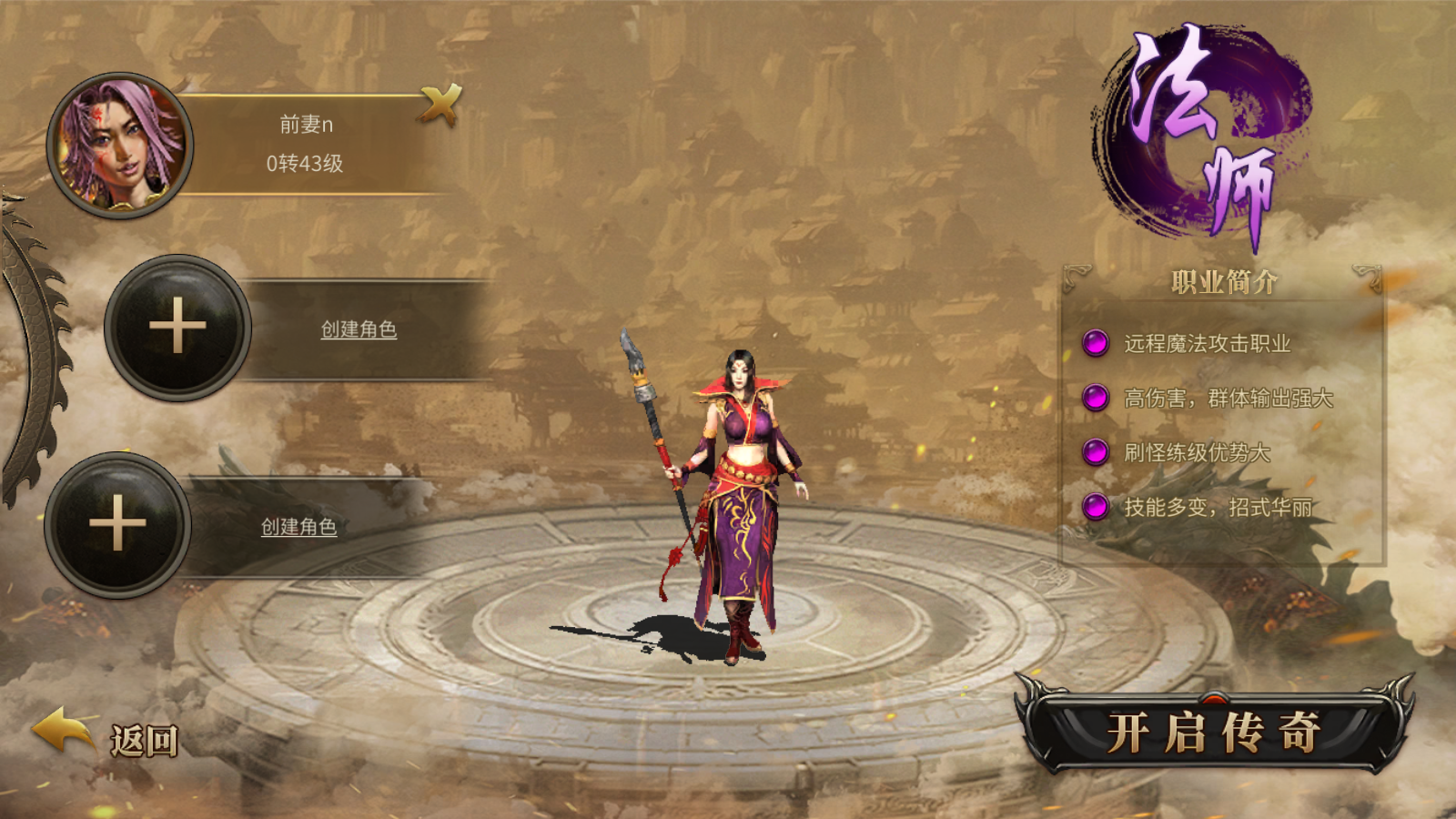Click the purple-haired character portrait
Screen dimensions: 1456x819
[x=120, y=146]
